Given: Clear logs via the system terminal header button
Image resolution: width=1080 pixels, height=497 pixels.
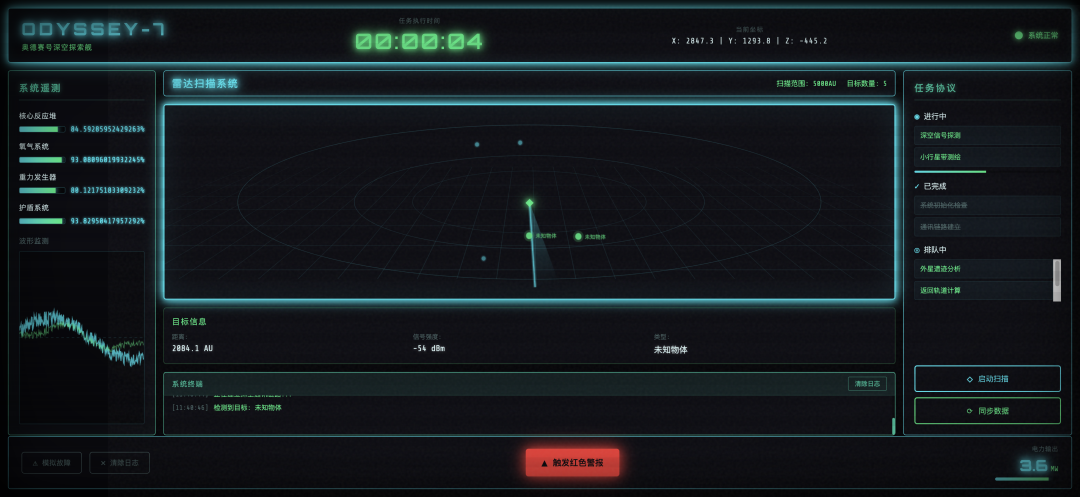Looking at the screenshot, I should 866,384.
